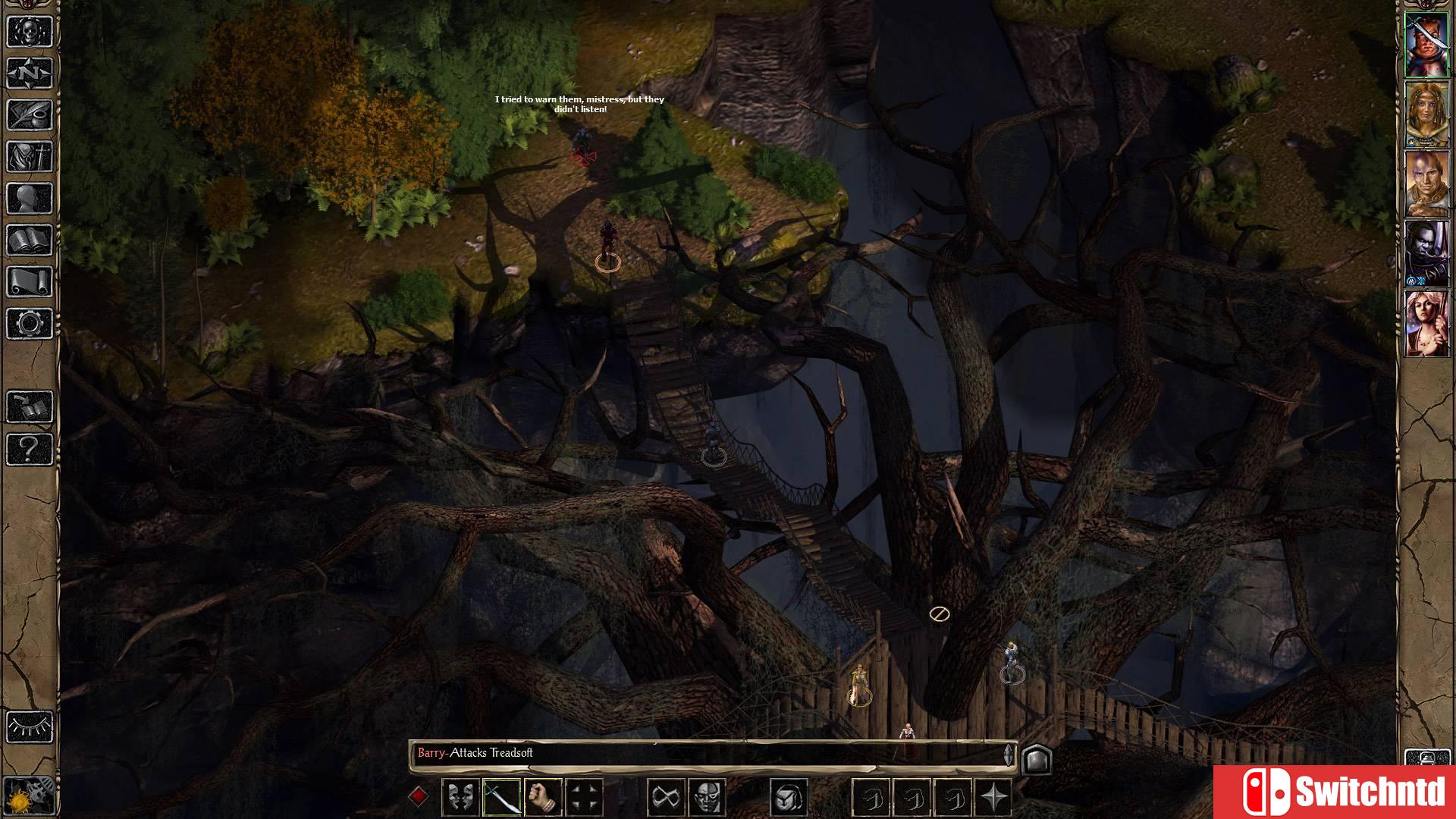The image size is (1456, 819).
Task: Select the scimitar weapon slot
Action: (x=501, y=798)
